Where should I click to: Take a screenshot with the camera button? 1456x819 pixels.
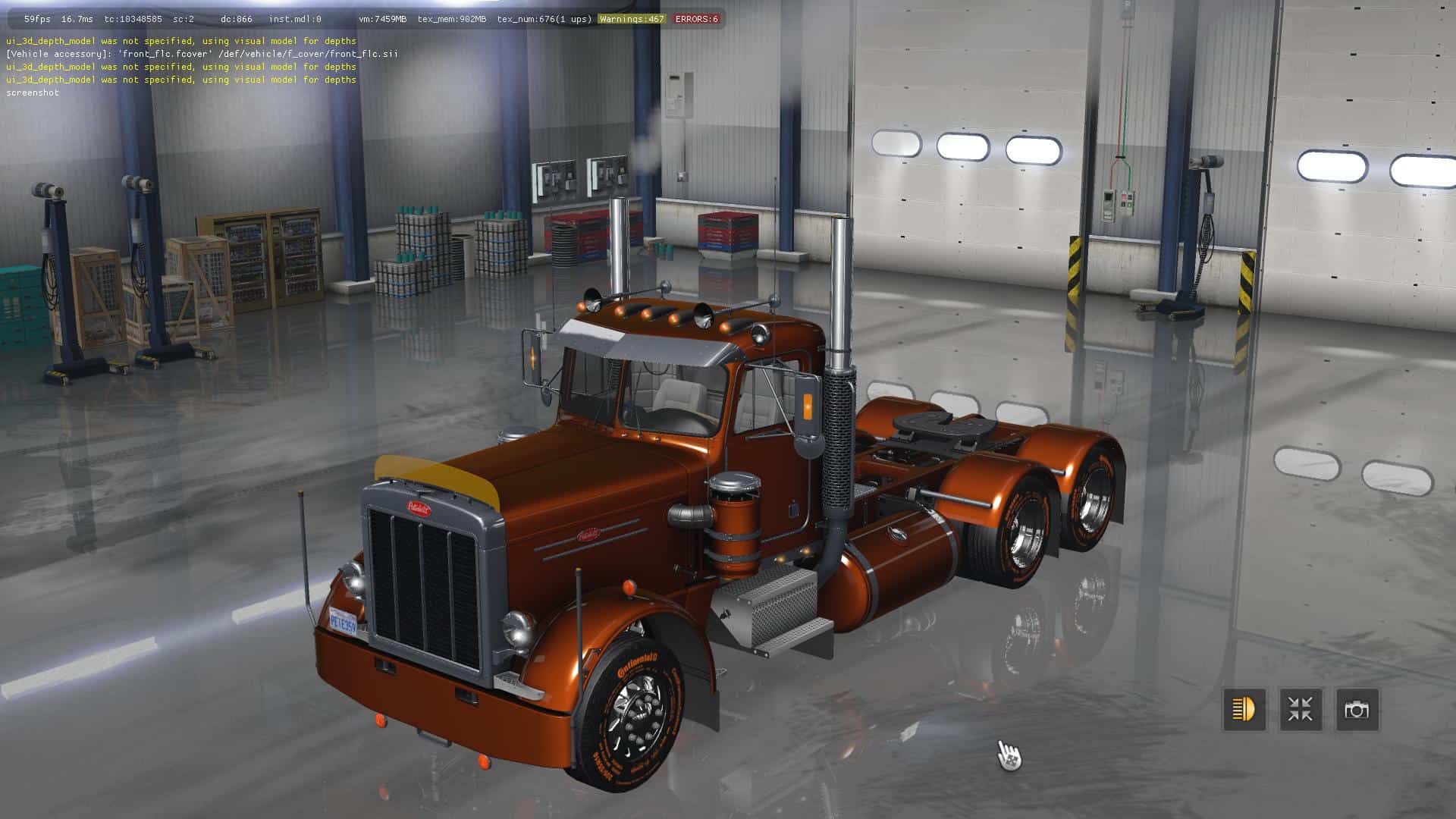coord(1357,710)
